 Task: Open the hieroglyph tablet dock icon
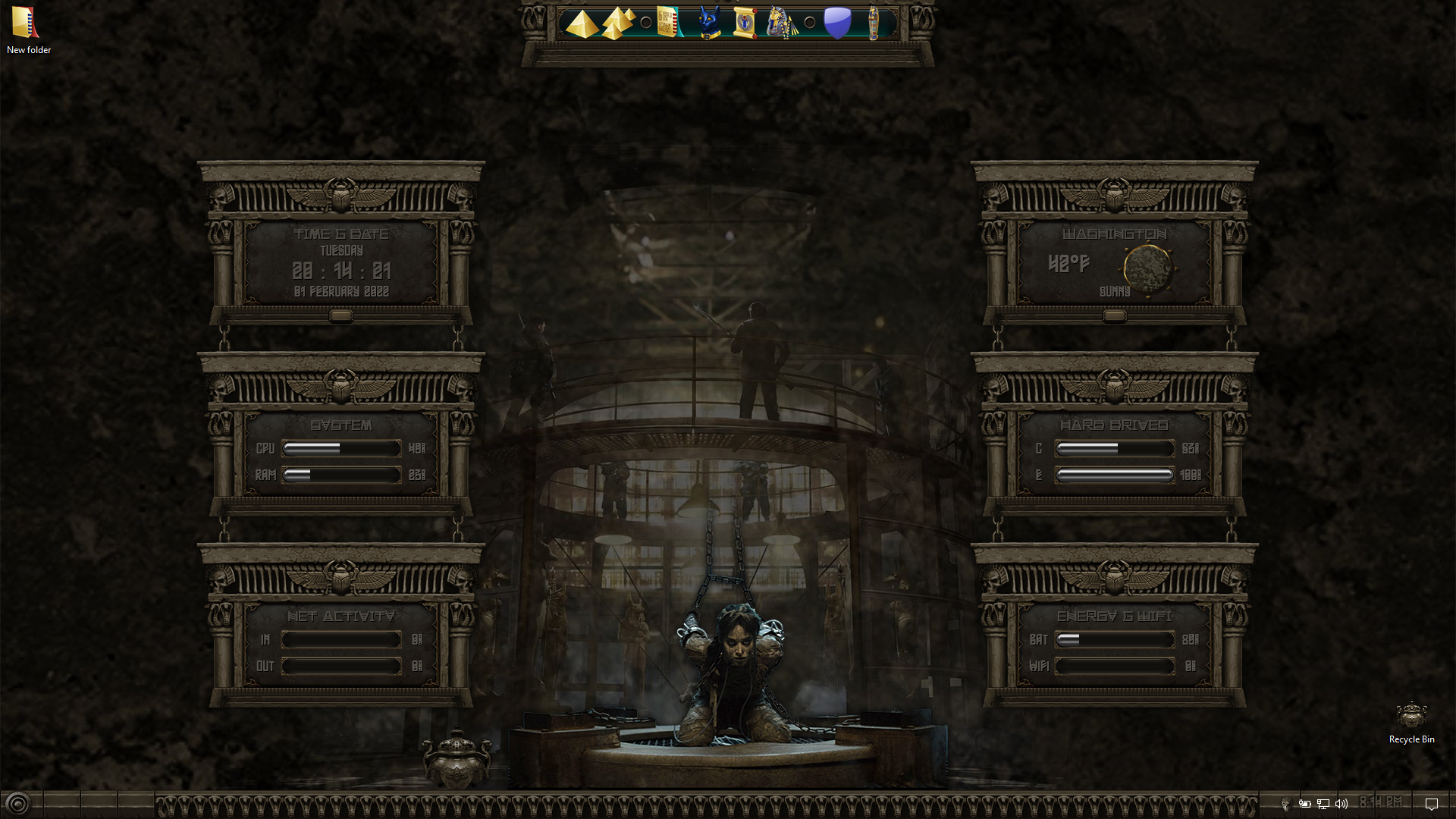click(x=667, y=22)
